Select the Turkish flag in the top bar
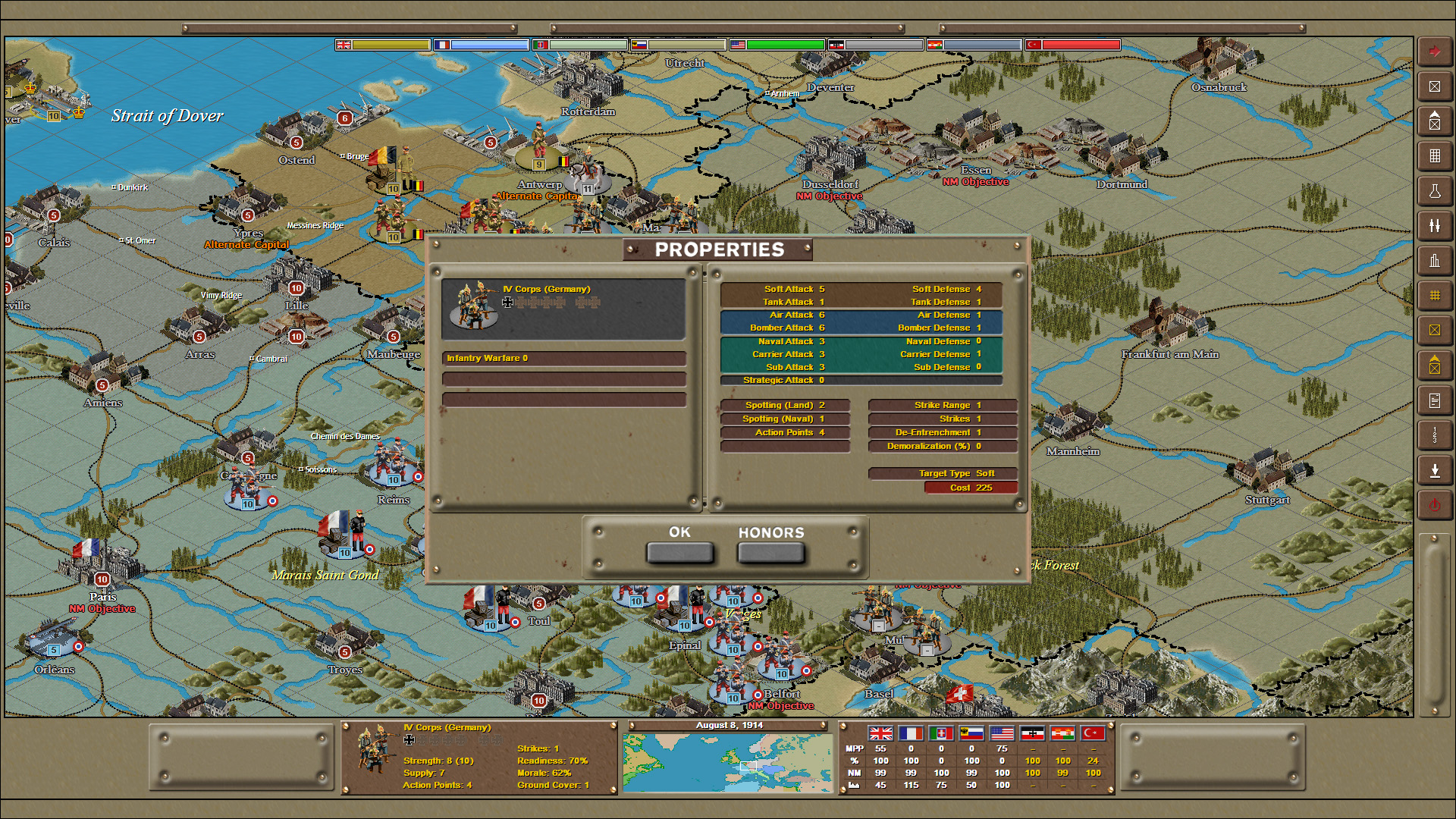The width and height of the screenshot is (1456, 819). (1034, 44)
